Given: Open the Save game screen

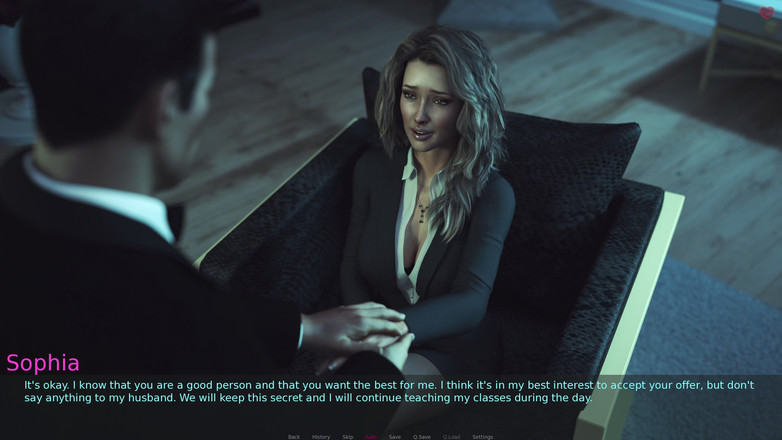Looking at the screenshot, I should (395, 437).
